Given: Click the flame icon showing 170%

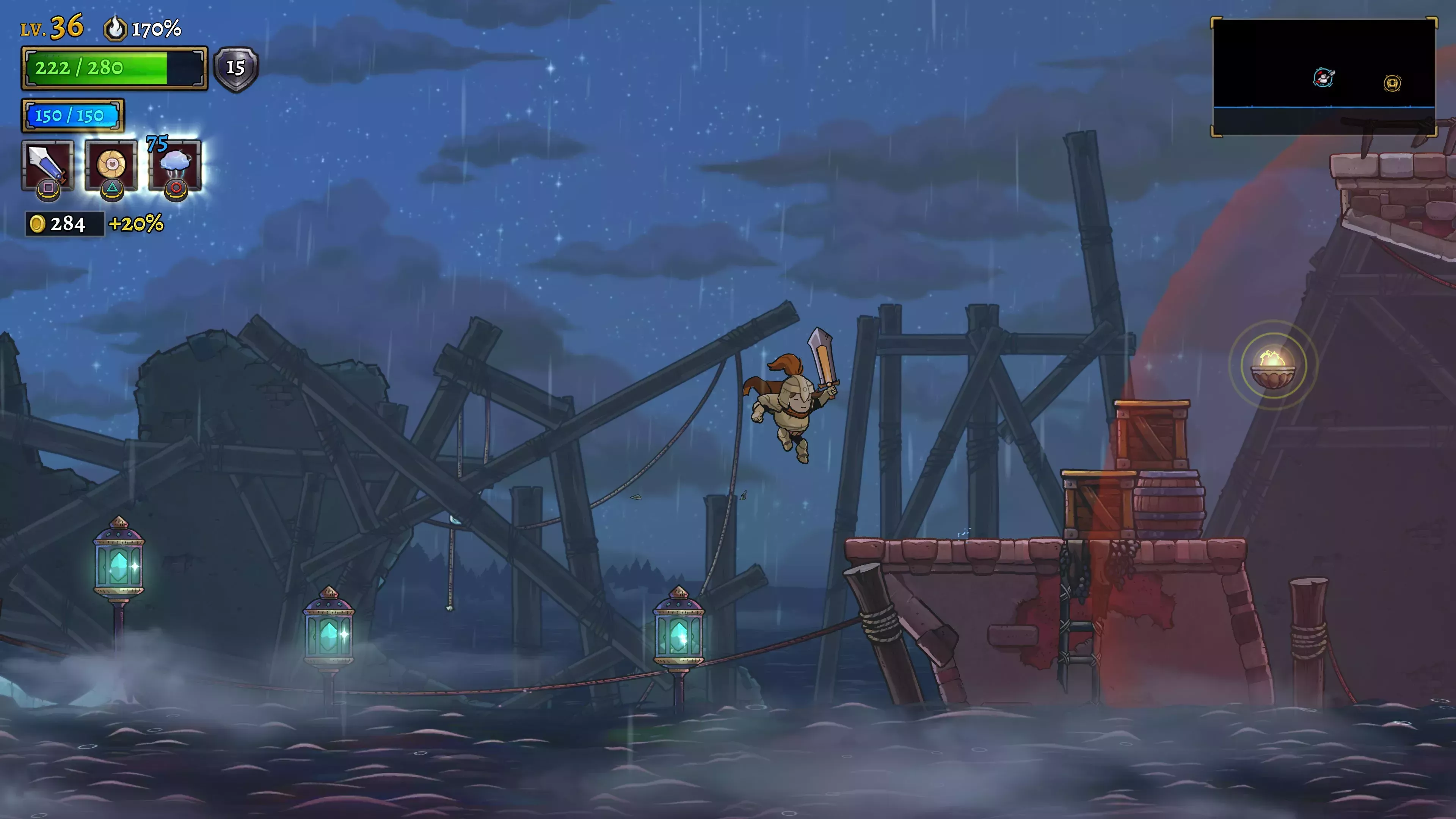Looking at the screenshot, I should 115,28.
